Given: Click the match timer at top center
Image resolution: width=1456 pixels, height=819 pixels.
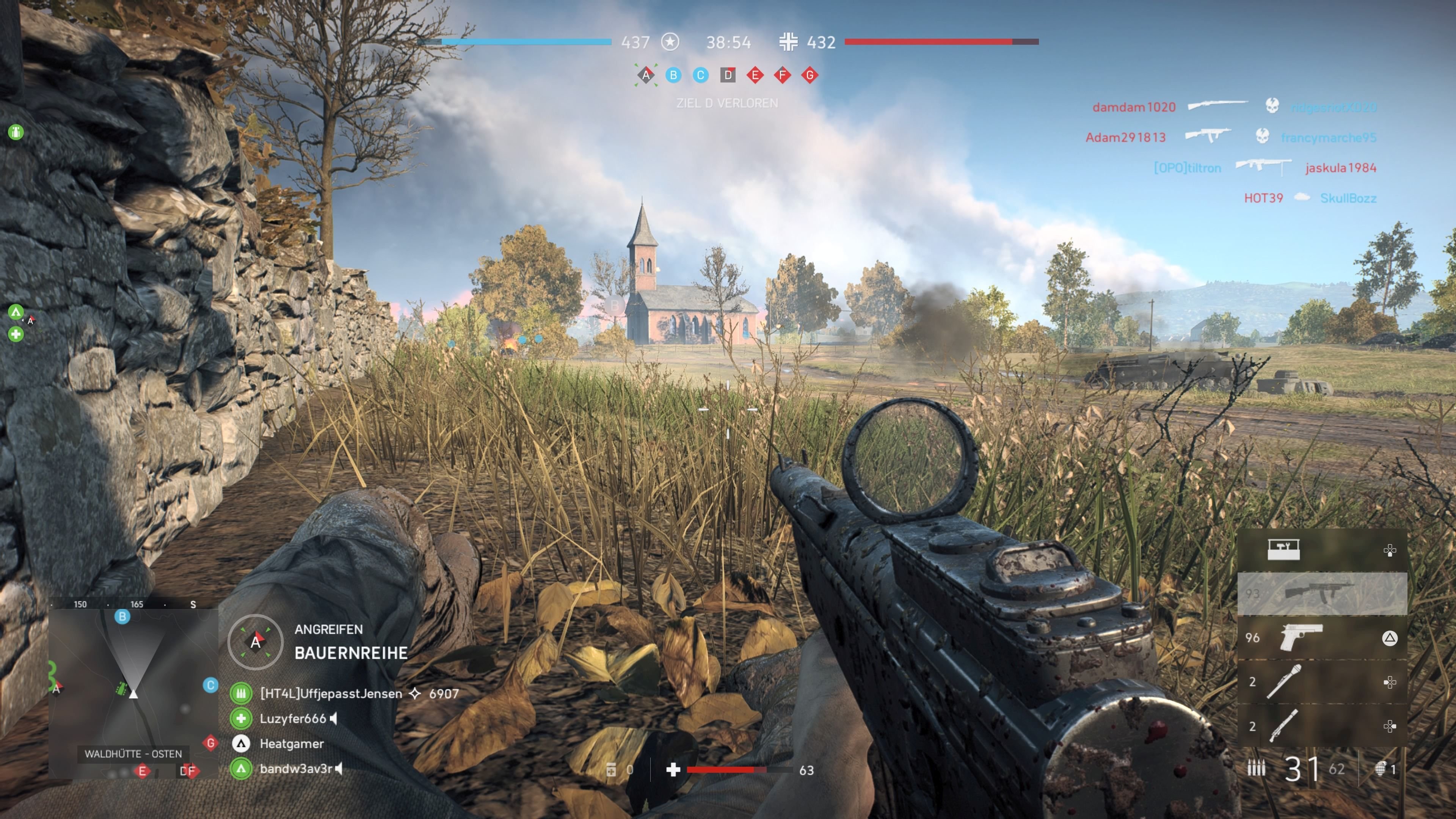Looking at the screenshot, I should pyautogui.click(x=729, y=42).
